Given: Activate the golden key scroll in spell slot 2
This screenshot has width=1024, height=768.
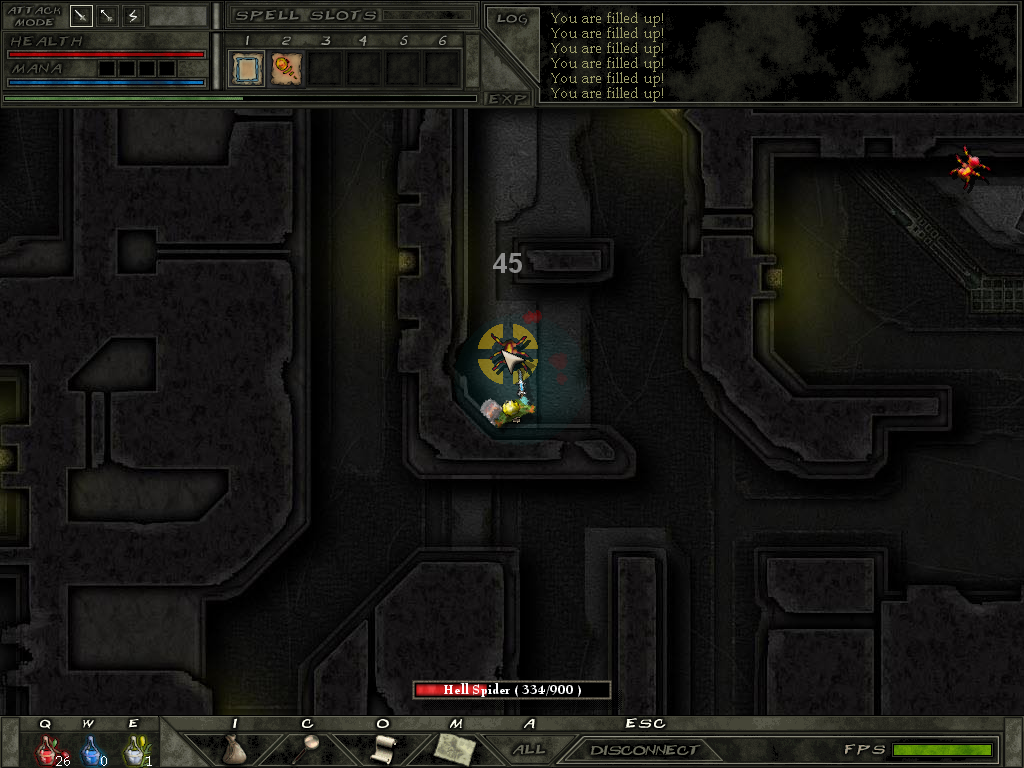Looking at the screenshot, I should click(287, 69).
